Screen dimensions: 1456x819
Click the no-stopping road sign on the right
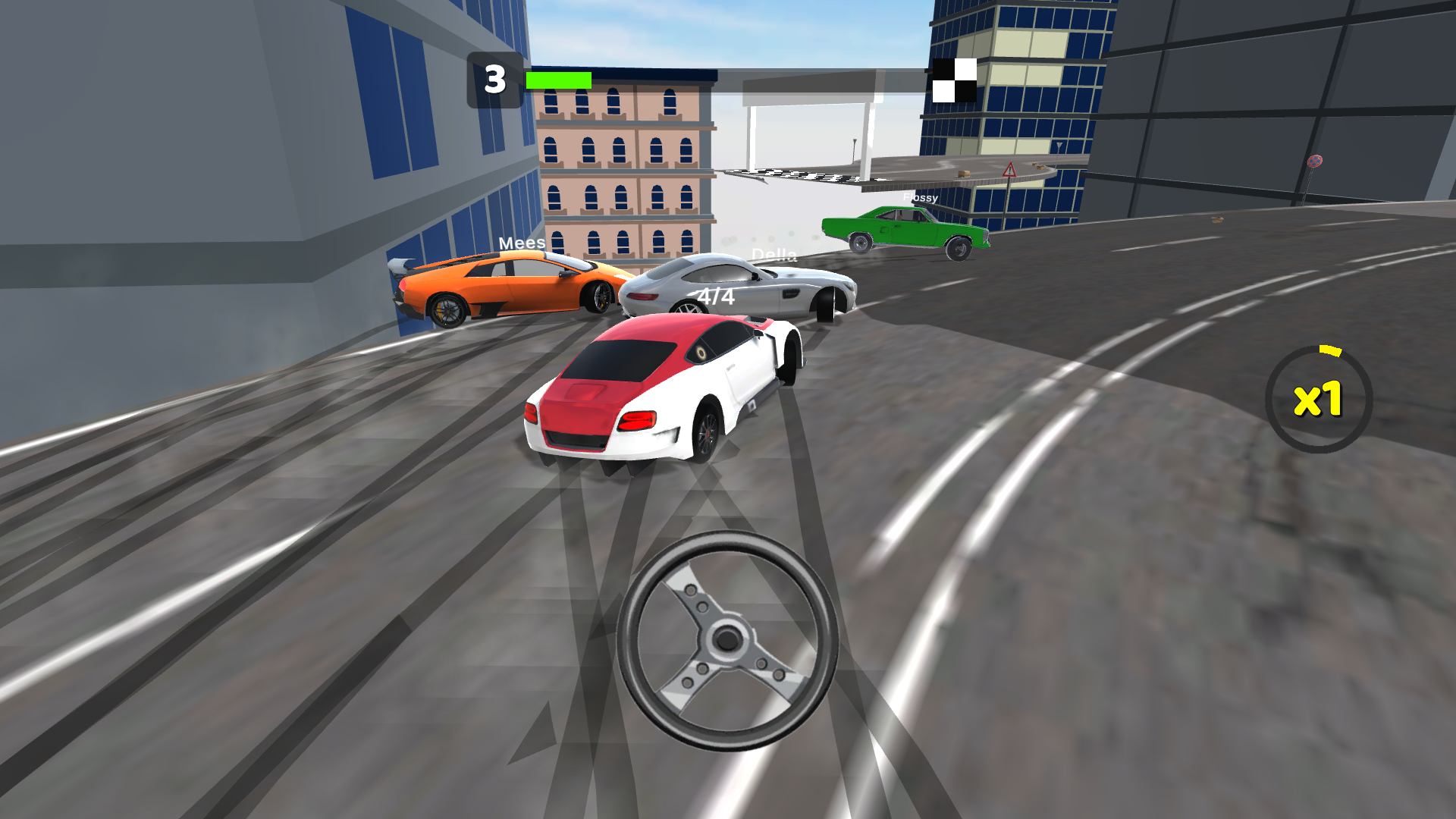pos(1313,162)
